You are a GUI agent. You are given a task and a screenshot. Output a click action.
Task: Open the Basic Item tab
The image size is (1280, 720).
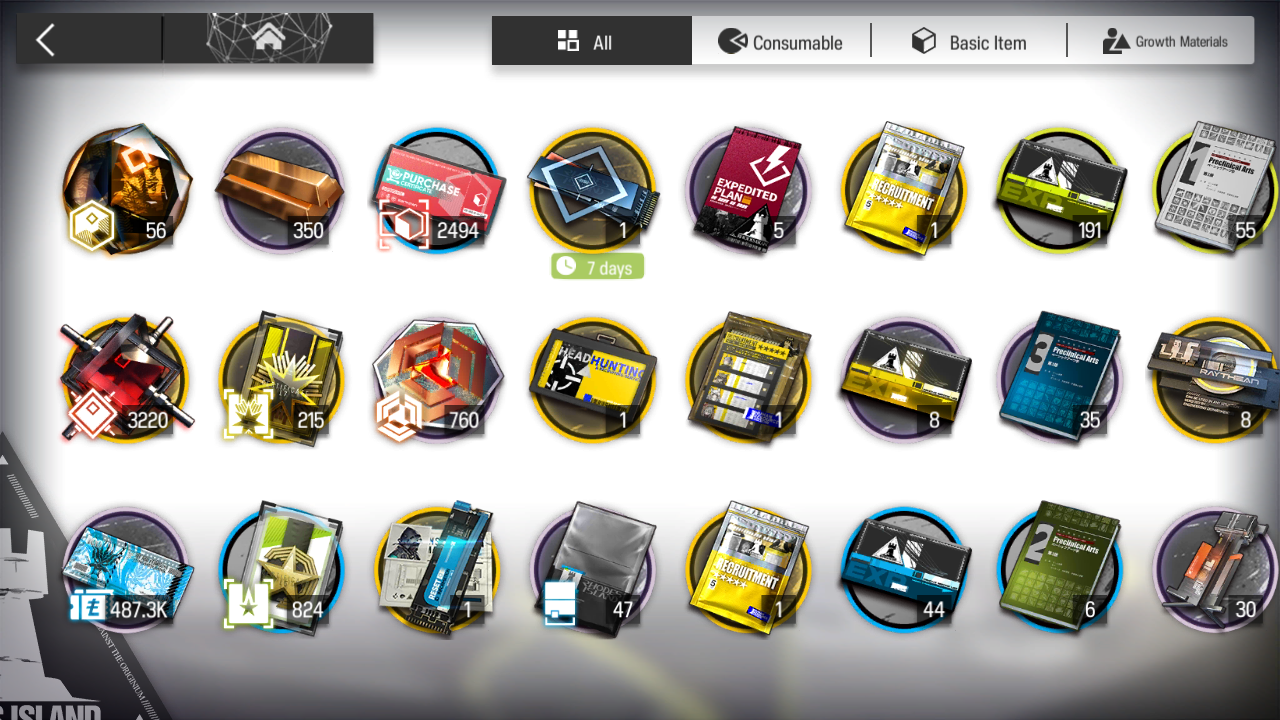969,42
